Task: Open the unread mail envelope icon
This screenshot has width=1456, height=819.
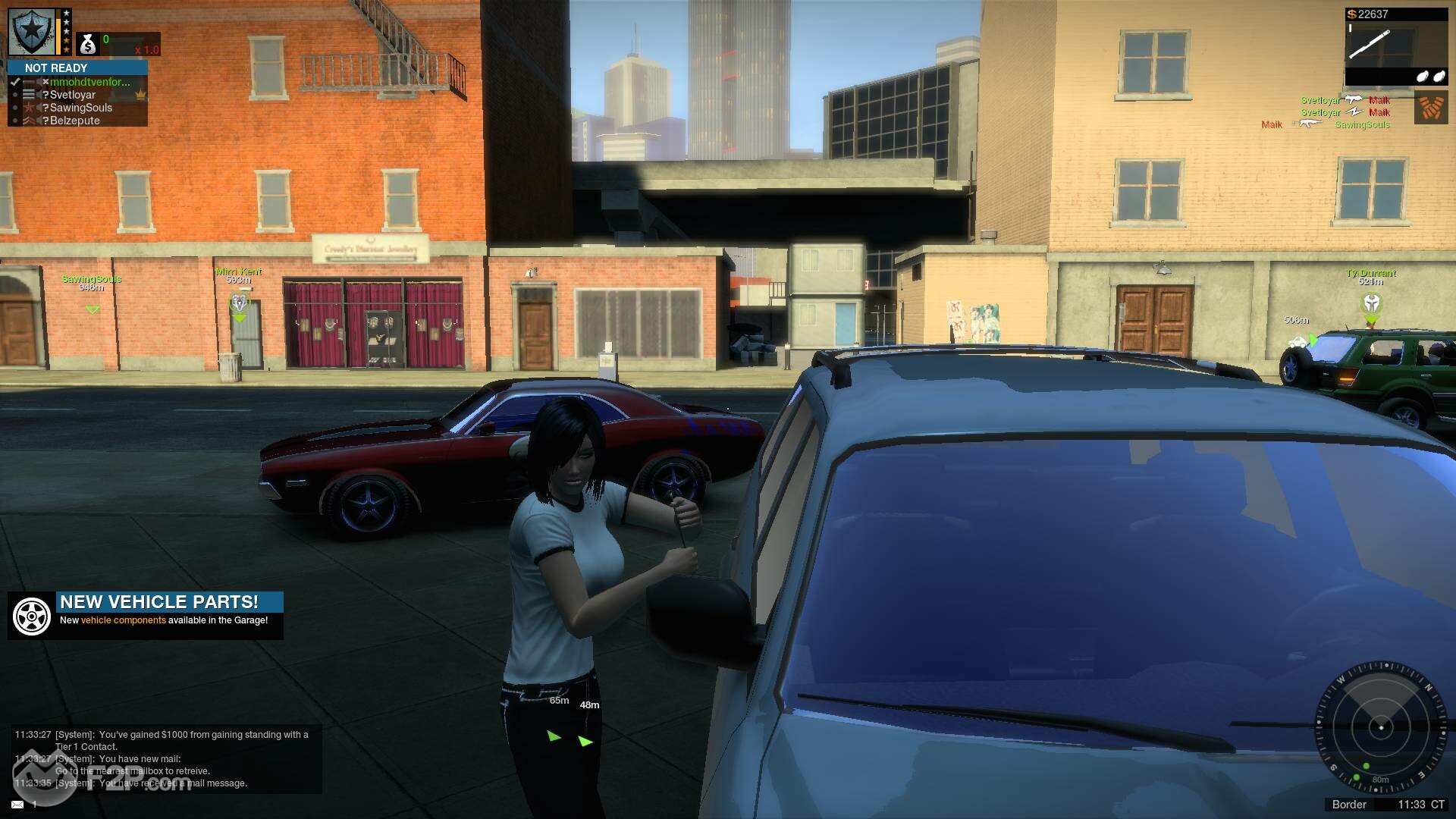Action: coord(17,804)
